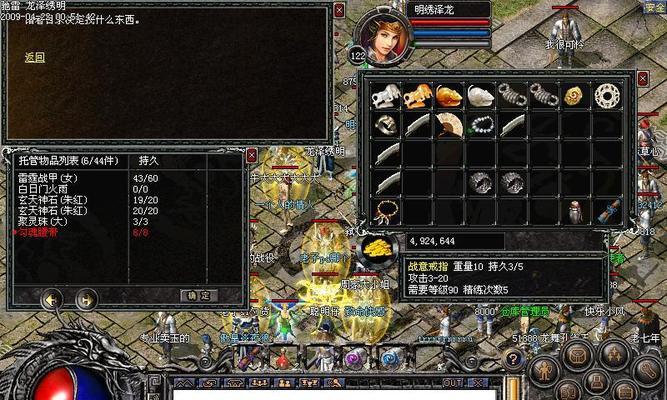Screen dimensions: 667x400
Task: Select the 白日门火雨 list entry
Action: pos(44,188)
